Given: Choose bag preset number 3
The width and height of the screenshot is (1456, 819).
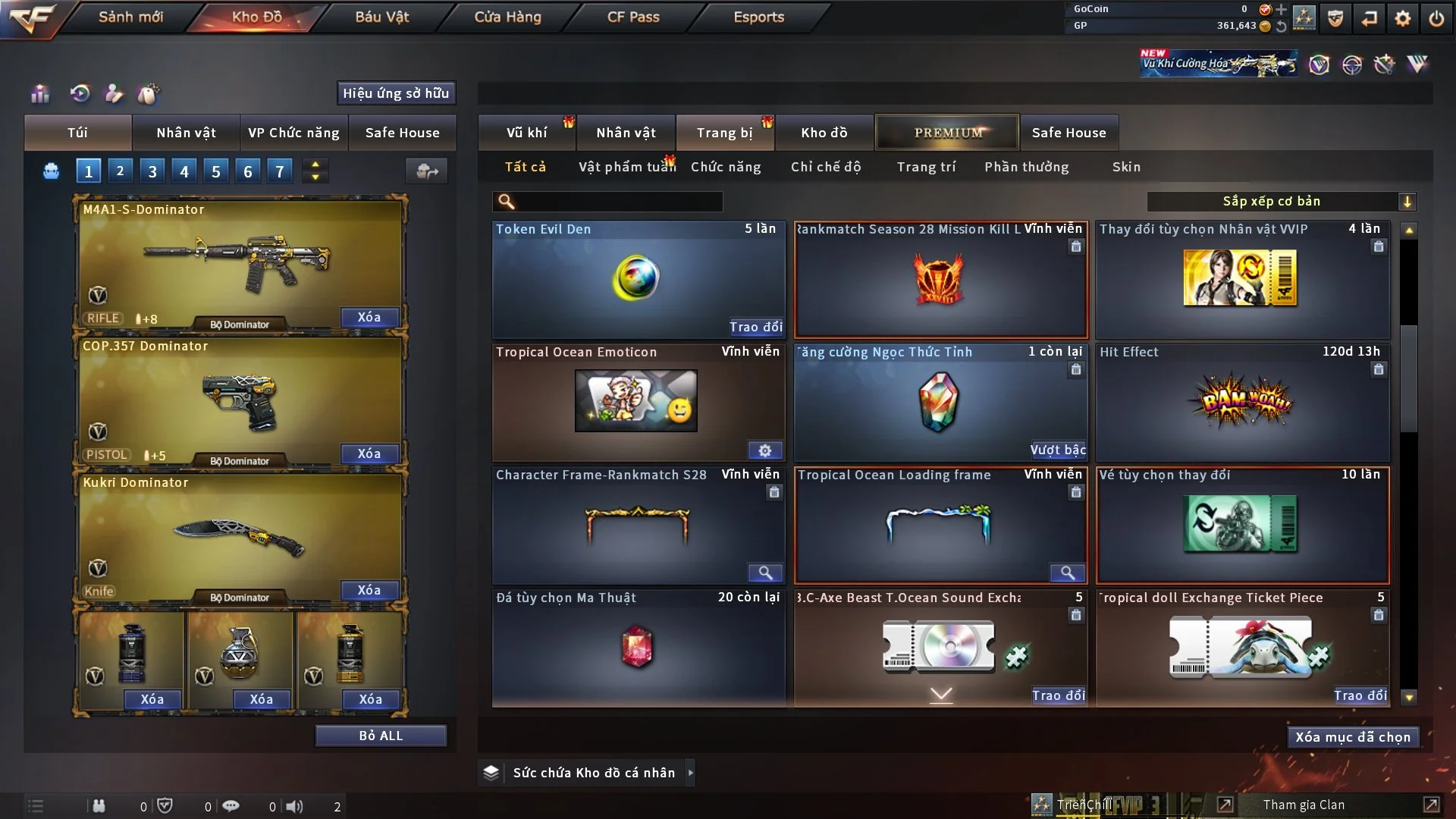Looking at the screenshot, I should (152, 171).
